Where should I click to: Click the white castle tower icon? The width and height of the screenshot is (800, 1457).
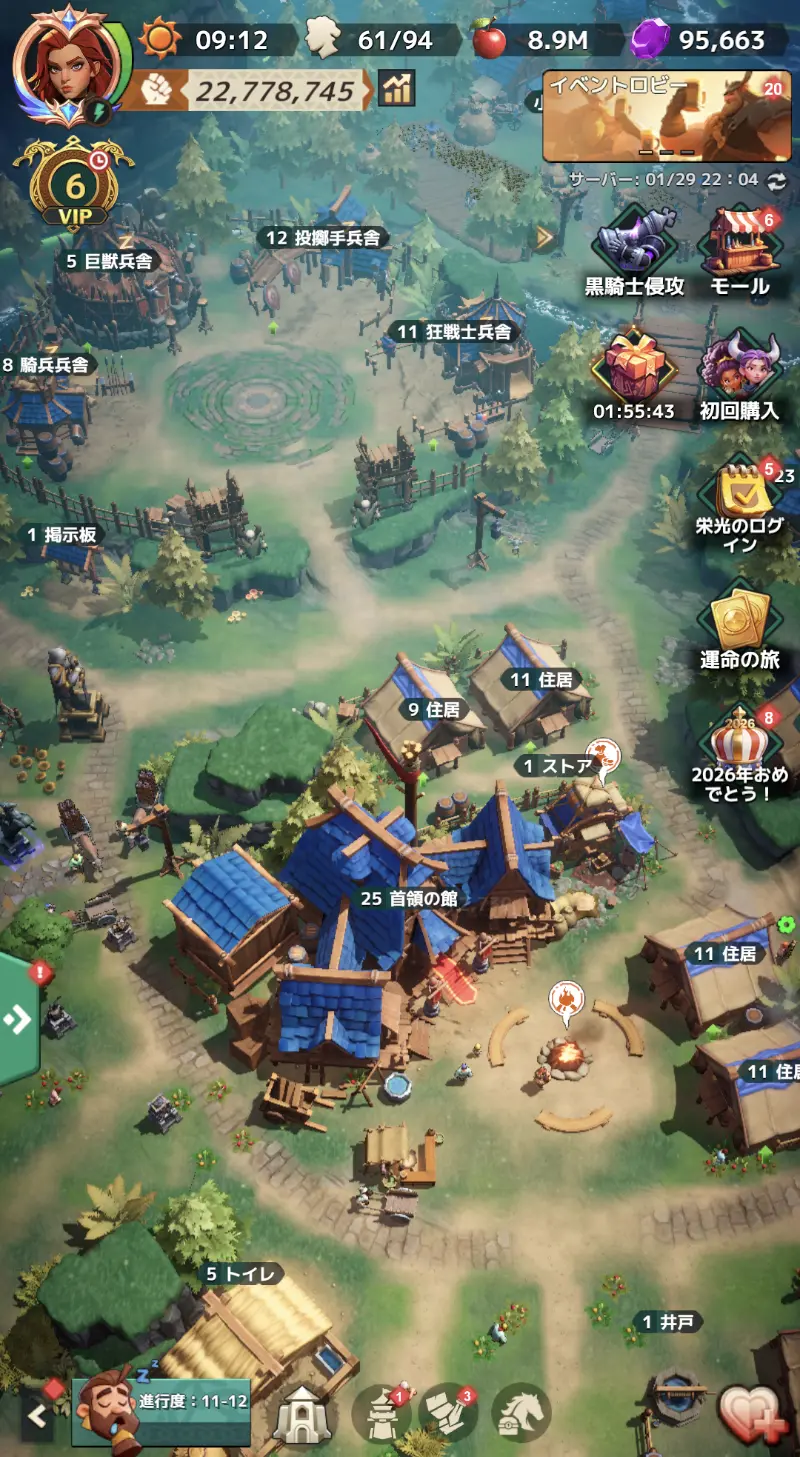[x=302, y=1414]
